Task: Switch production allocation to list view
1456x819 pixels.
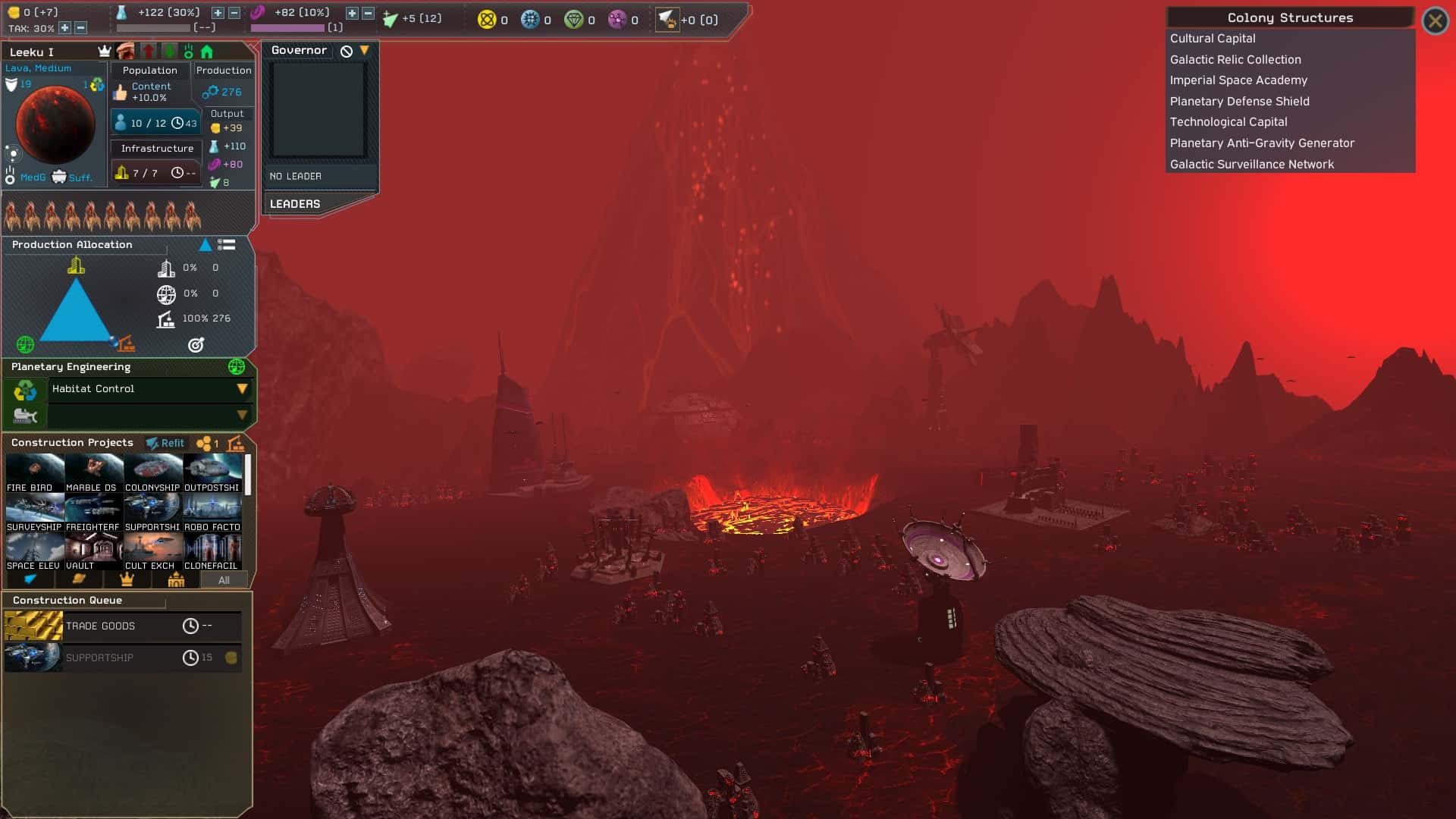Action: (x=226, y=245)
